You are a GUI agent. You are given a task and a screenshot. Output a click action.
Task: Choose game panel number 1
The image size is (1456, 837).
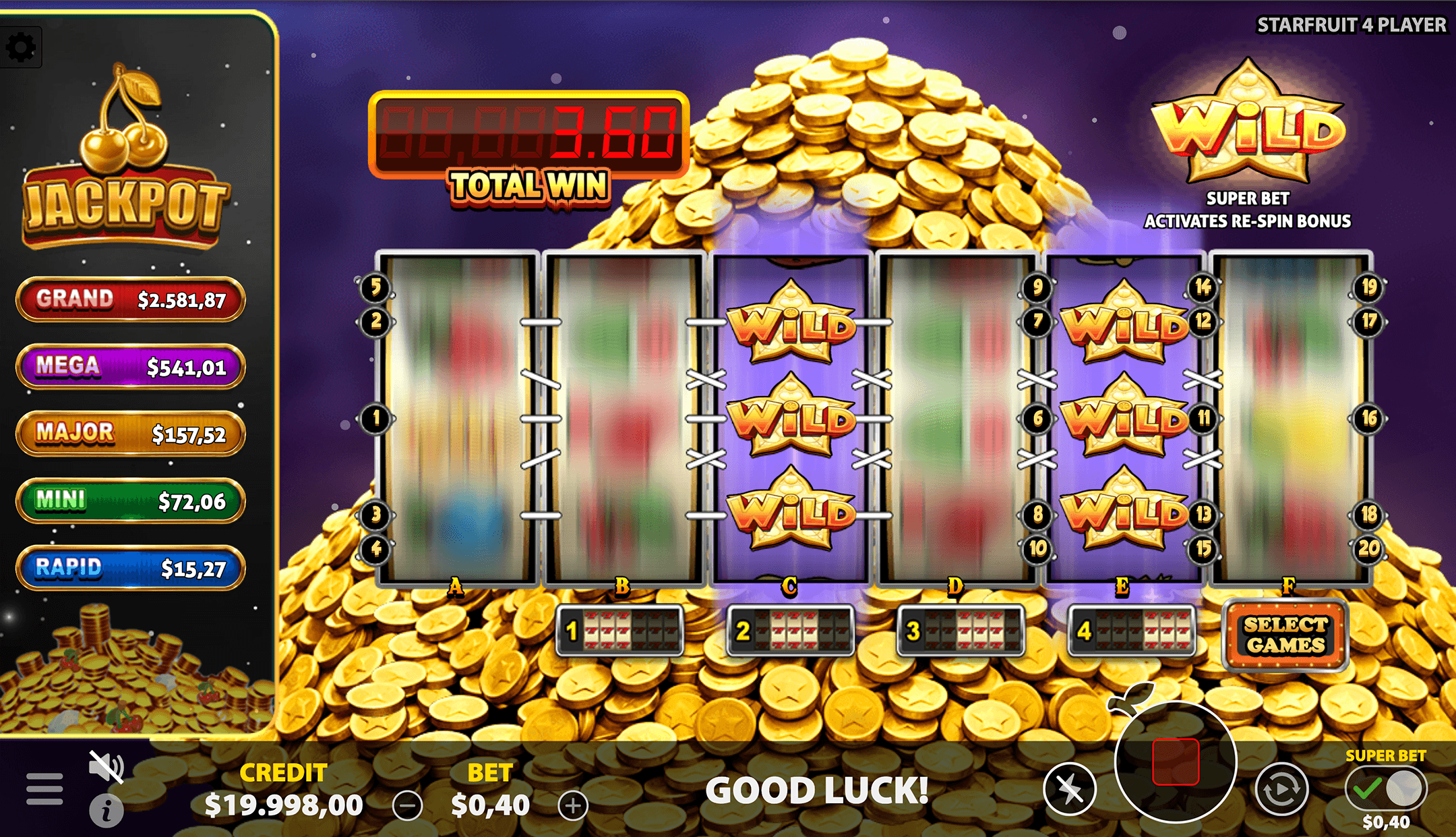pos(620,631)
